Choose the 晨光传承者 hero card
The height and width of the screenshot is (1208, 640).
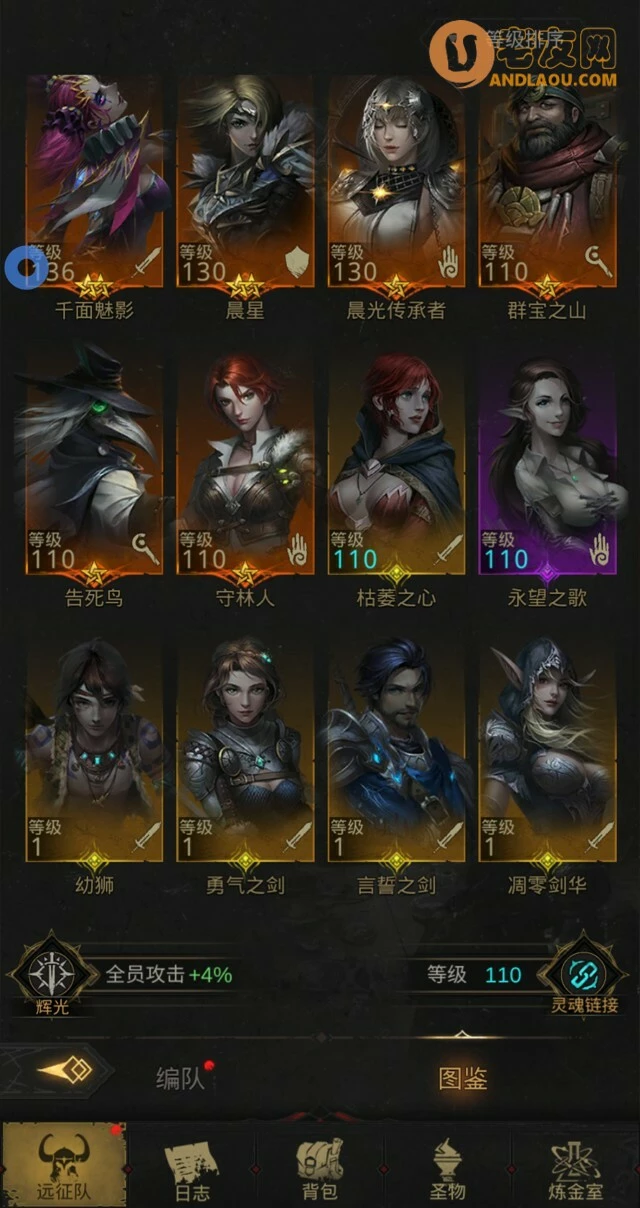[396, 180]
